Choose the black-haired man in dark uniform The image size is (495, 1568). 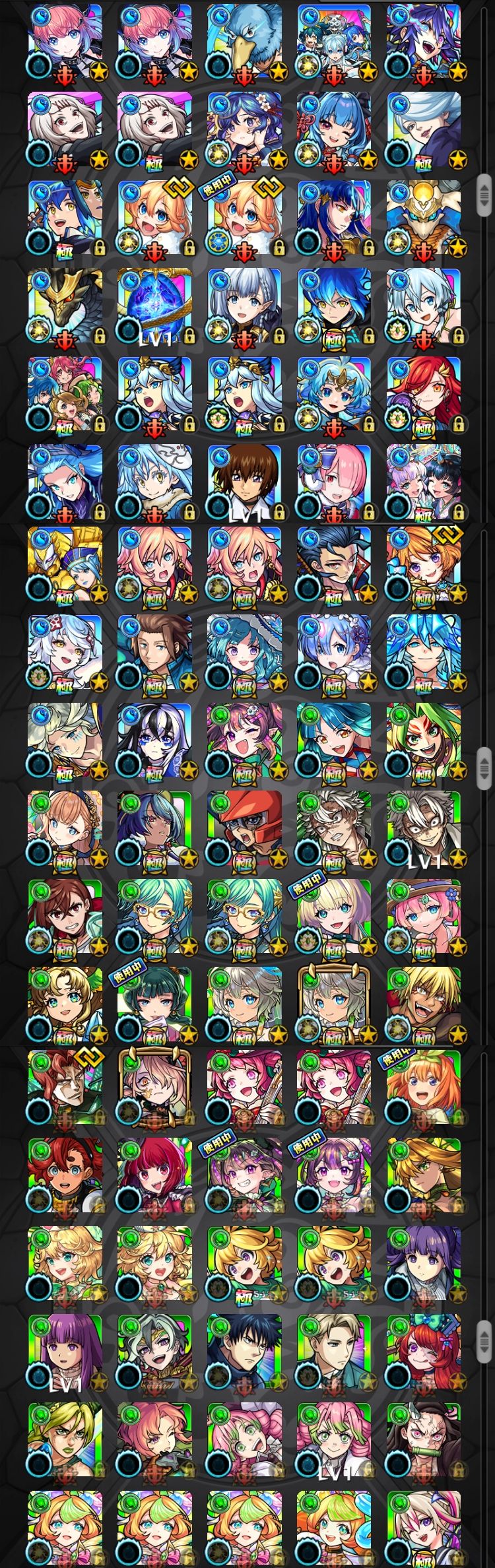coord(244,1353)
